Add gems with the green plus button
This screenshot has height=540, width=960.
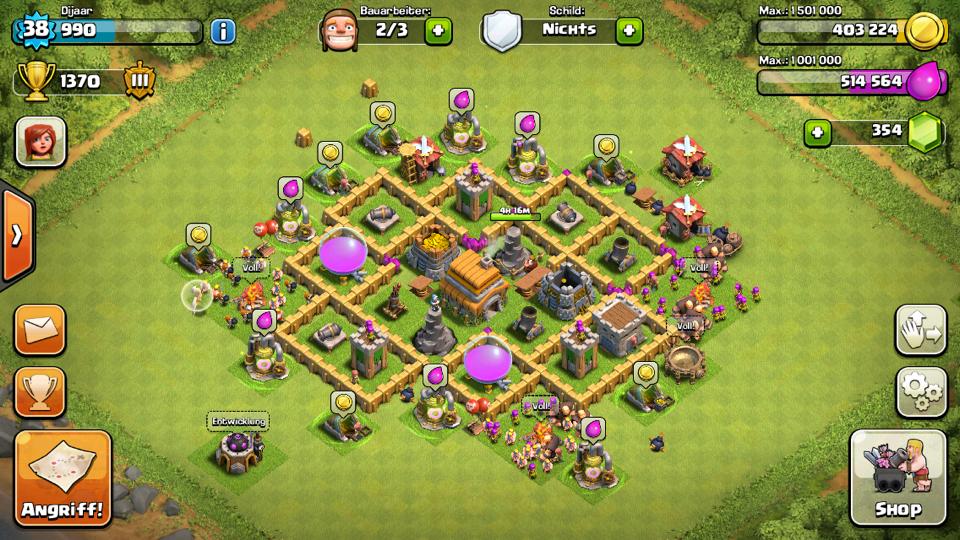[817, 131]
